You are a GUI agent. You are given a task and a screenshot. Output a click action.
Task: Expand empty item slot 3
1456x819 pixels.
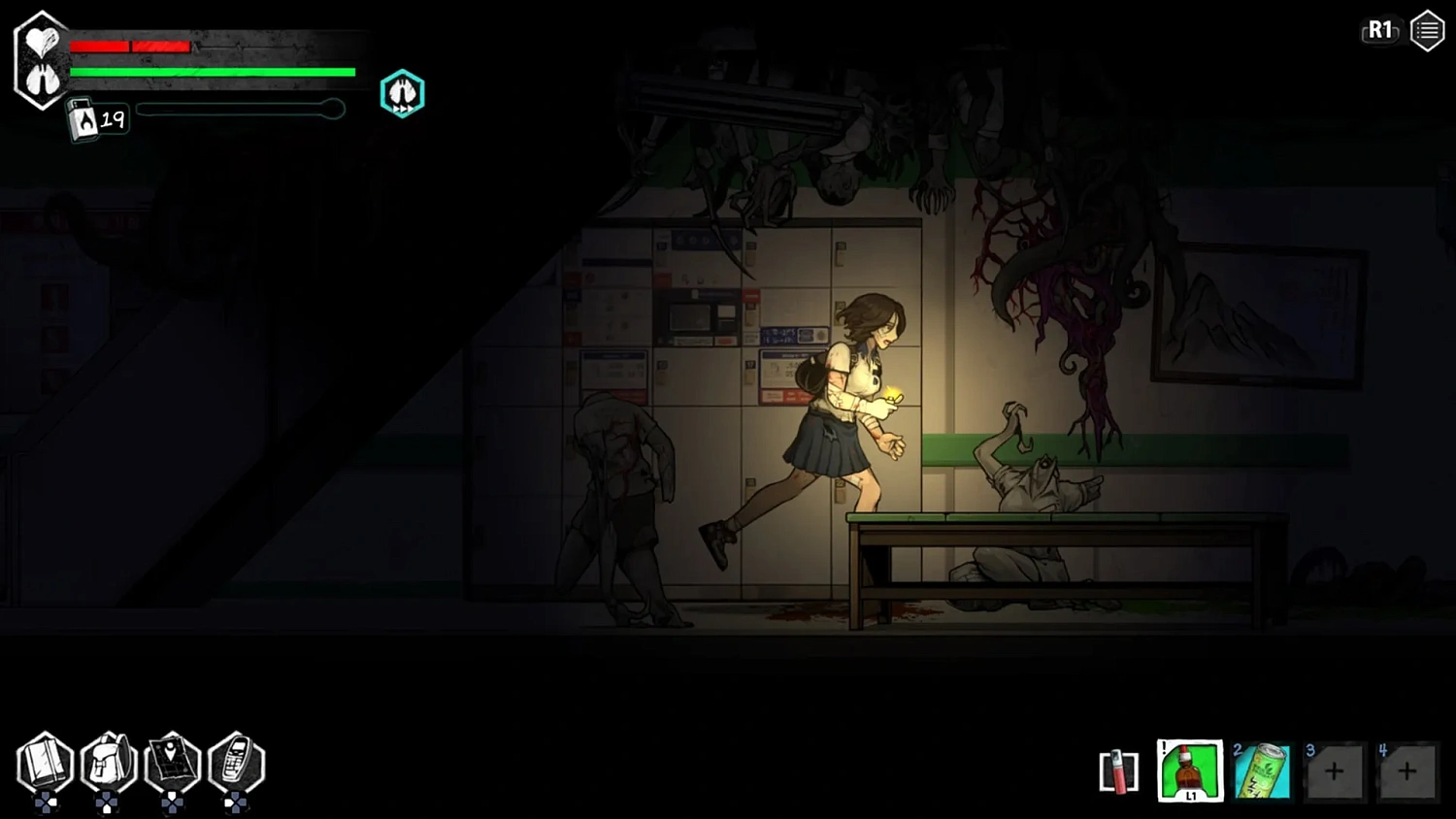click(x=1336, y=770)
